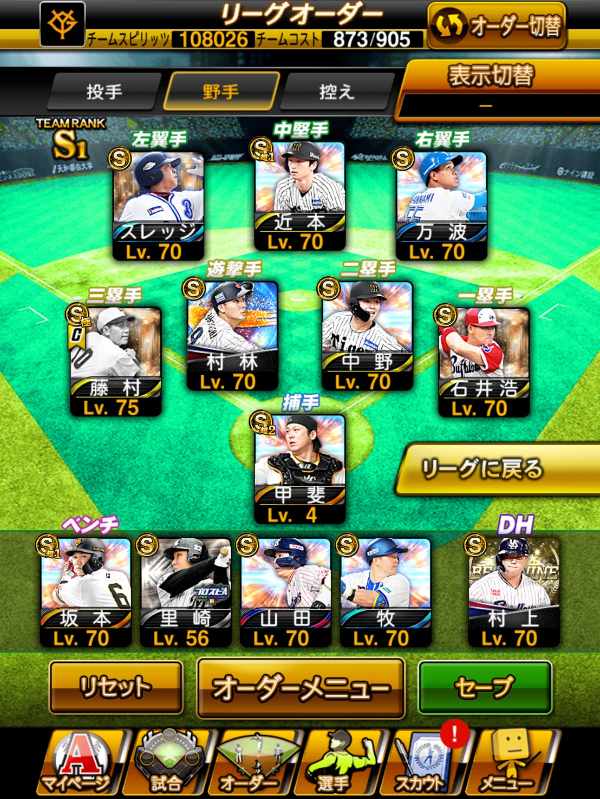Choose bench player 坂本 card
The height and width of the screenshot is (799, 600).
(x=86, y=591)
